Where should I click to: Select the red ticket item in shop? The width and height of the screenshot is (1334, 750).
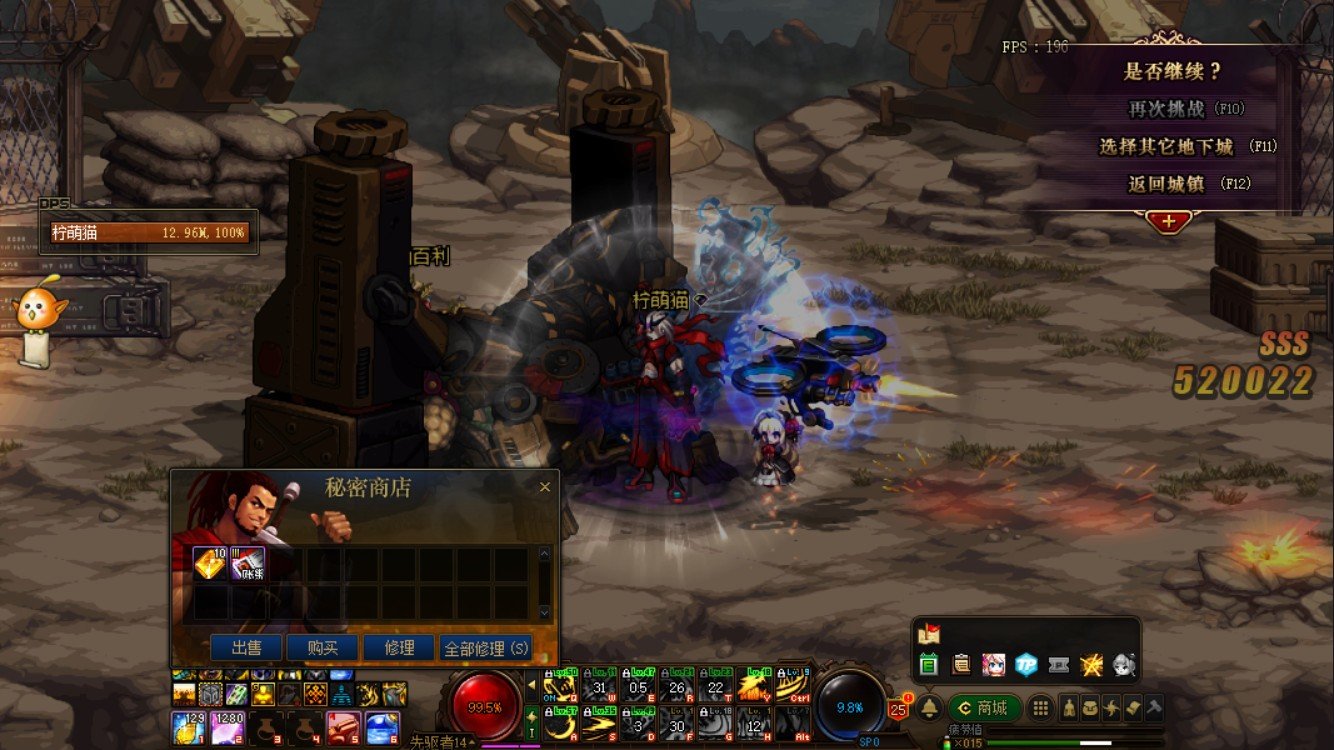click(248, 564)
